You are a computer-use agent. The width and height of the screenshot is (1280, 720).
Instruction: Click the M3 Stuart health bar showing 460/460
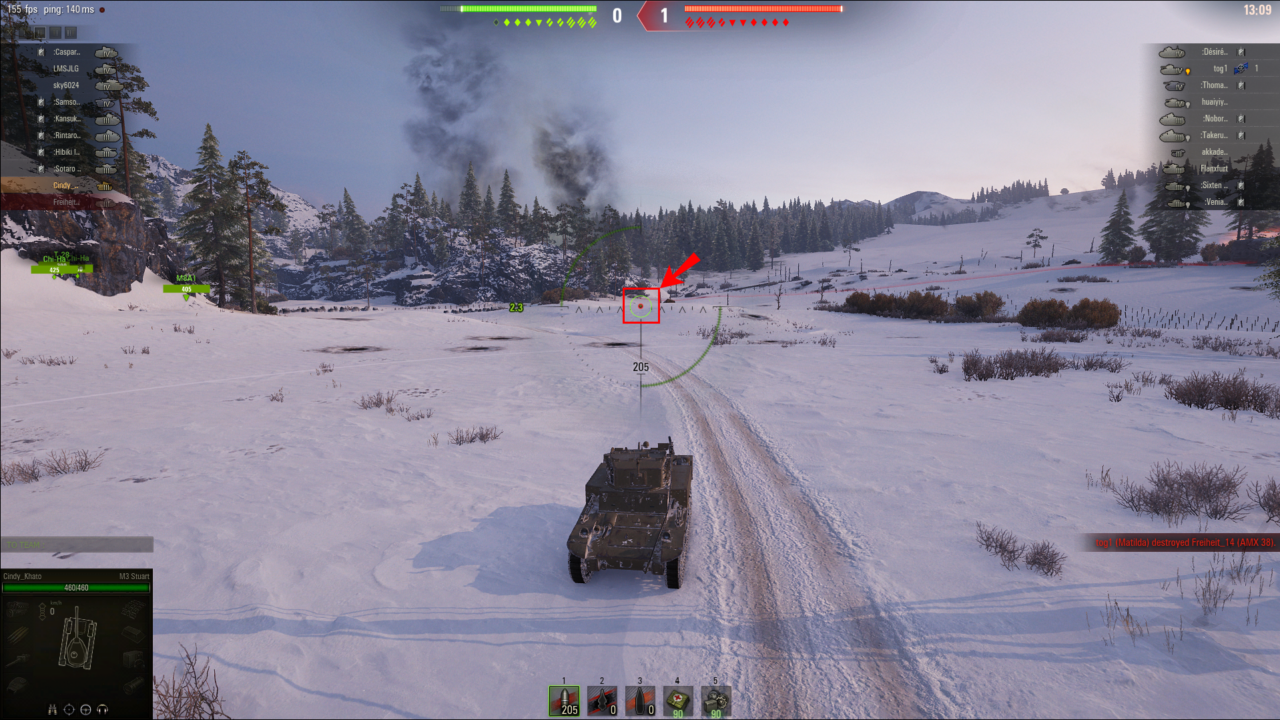76,588
